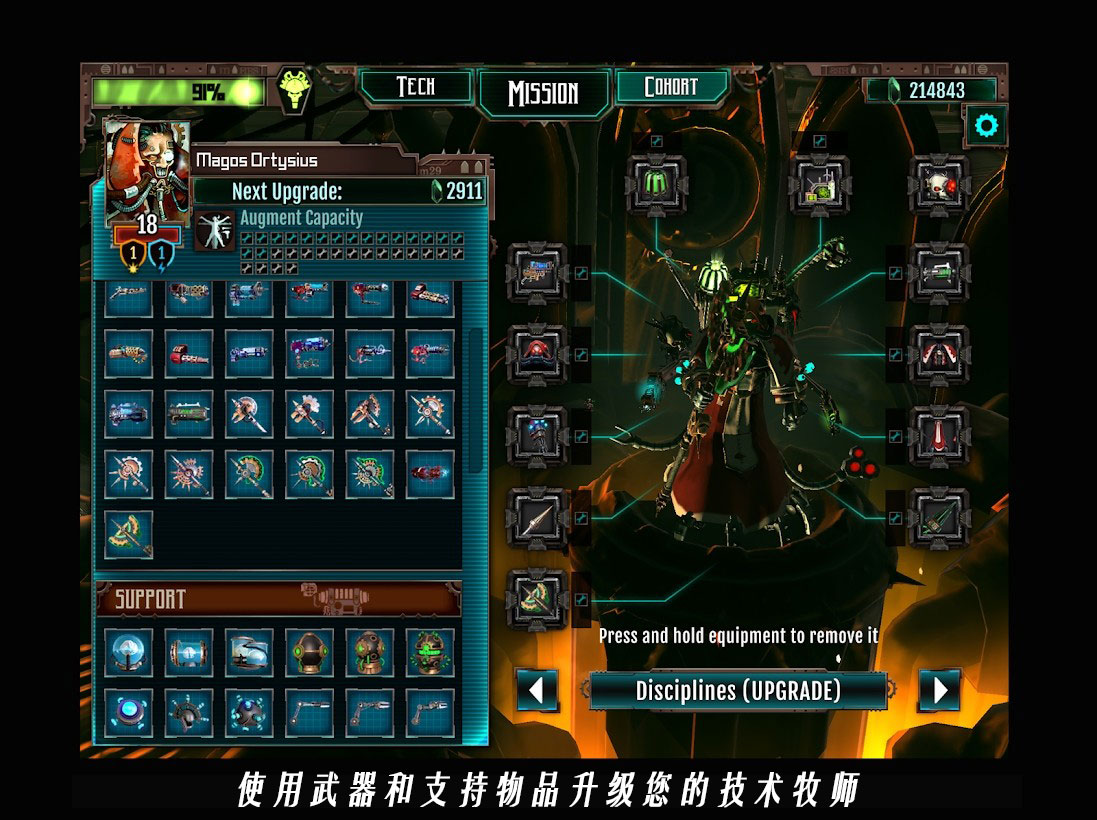The image size is (1097, 820).
Task: Open the Cohort tab
Action: pos(670,87)
